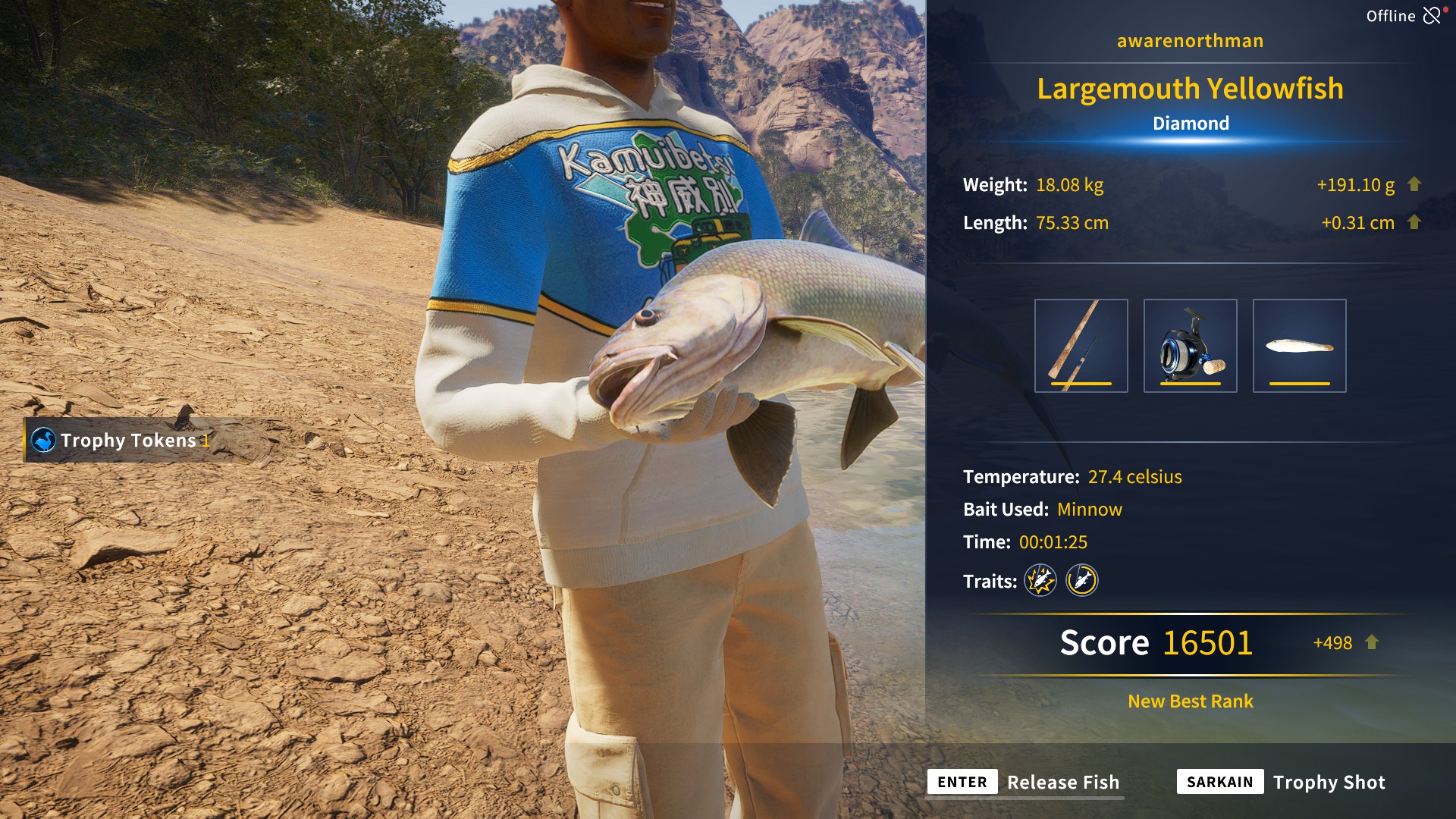Image resolution: width=1456 pixels, height=819 pixels.
Task: Click the Score 16501 value display
Action: (x=1158, y=642)
